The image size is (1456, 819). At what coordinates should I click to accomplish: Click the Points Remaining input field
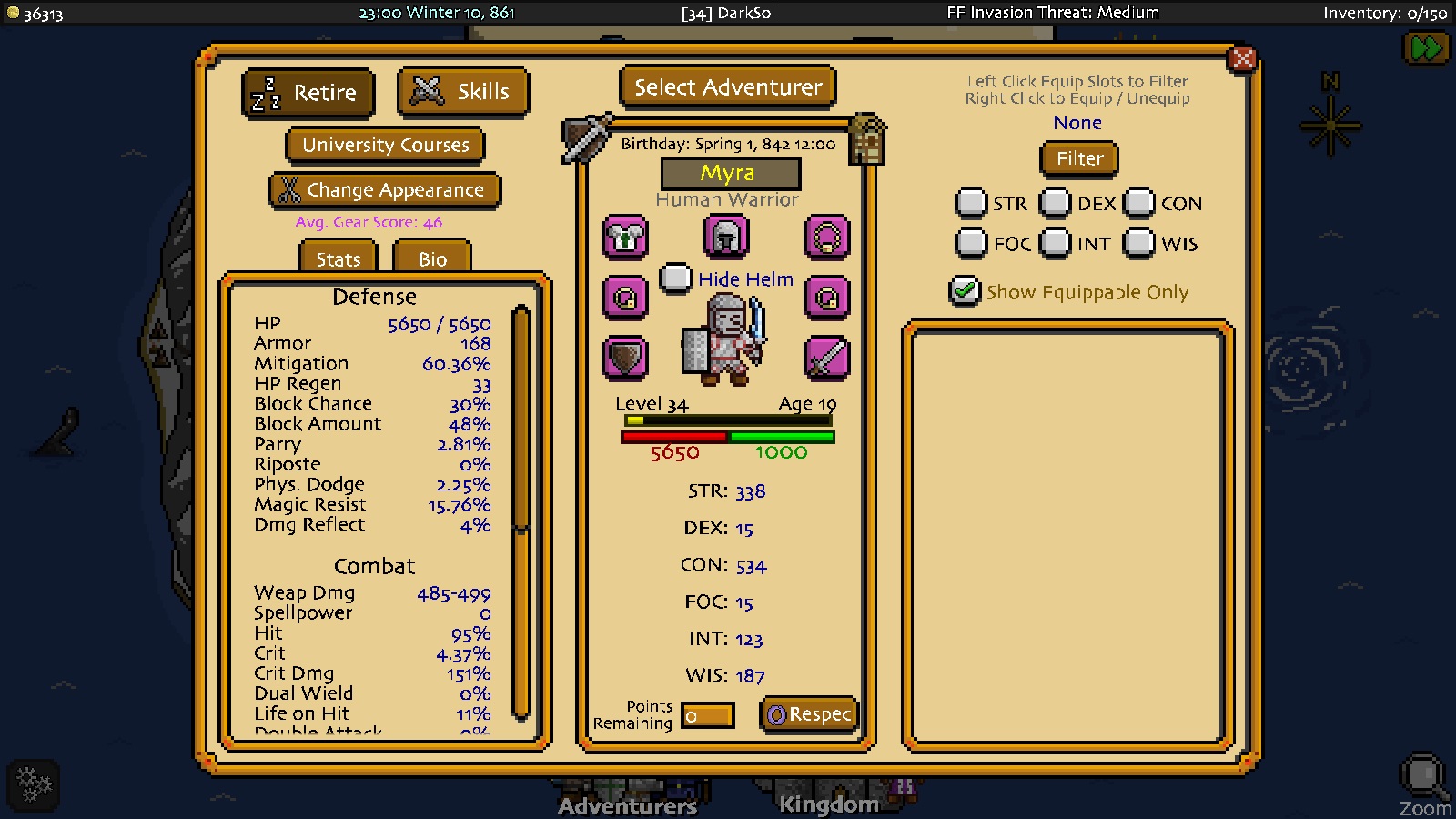tap(710, 716)
